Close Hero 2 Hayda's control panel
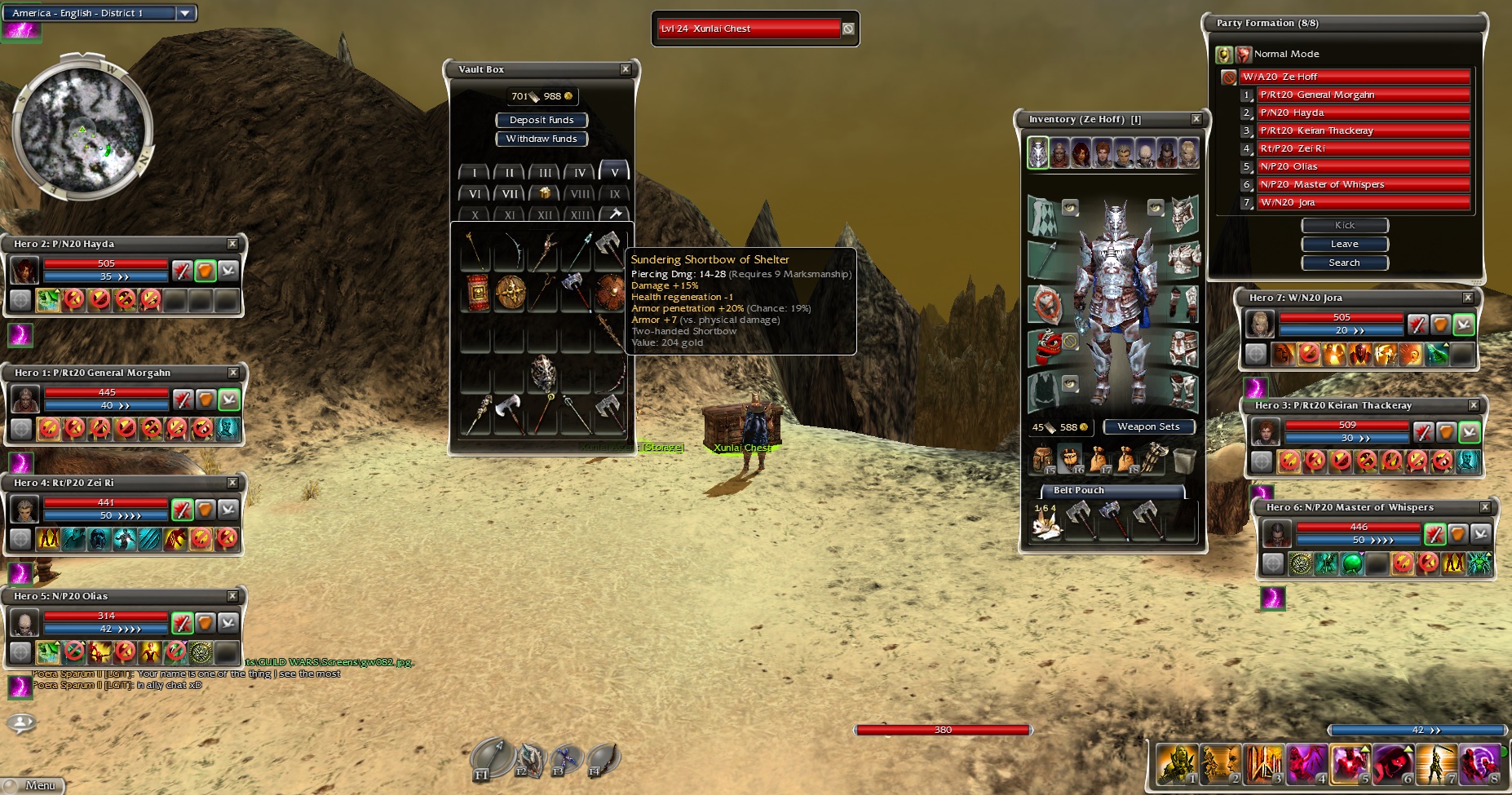 click(x=232, y=244)
